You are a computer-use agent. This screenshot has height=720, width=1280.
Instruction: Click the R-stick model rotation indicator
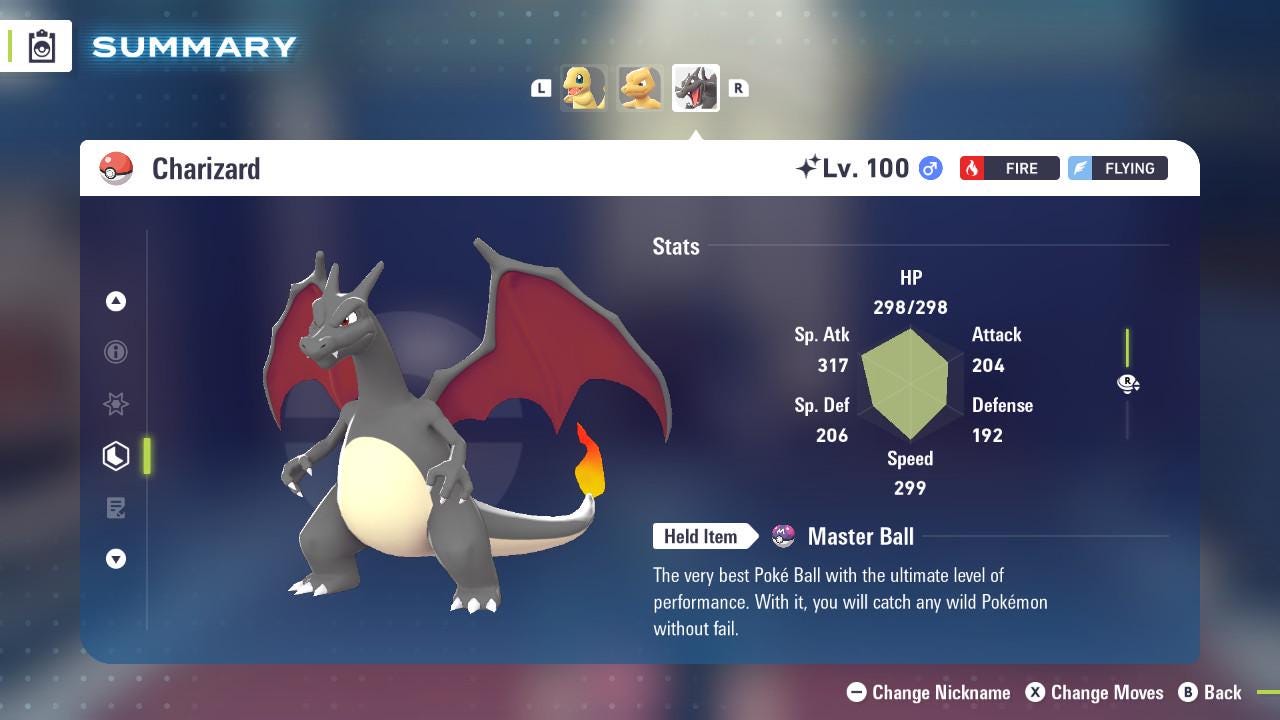(1128, 384)
